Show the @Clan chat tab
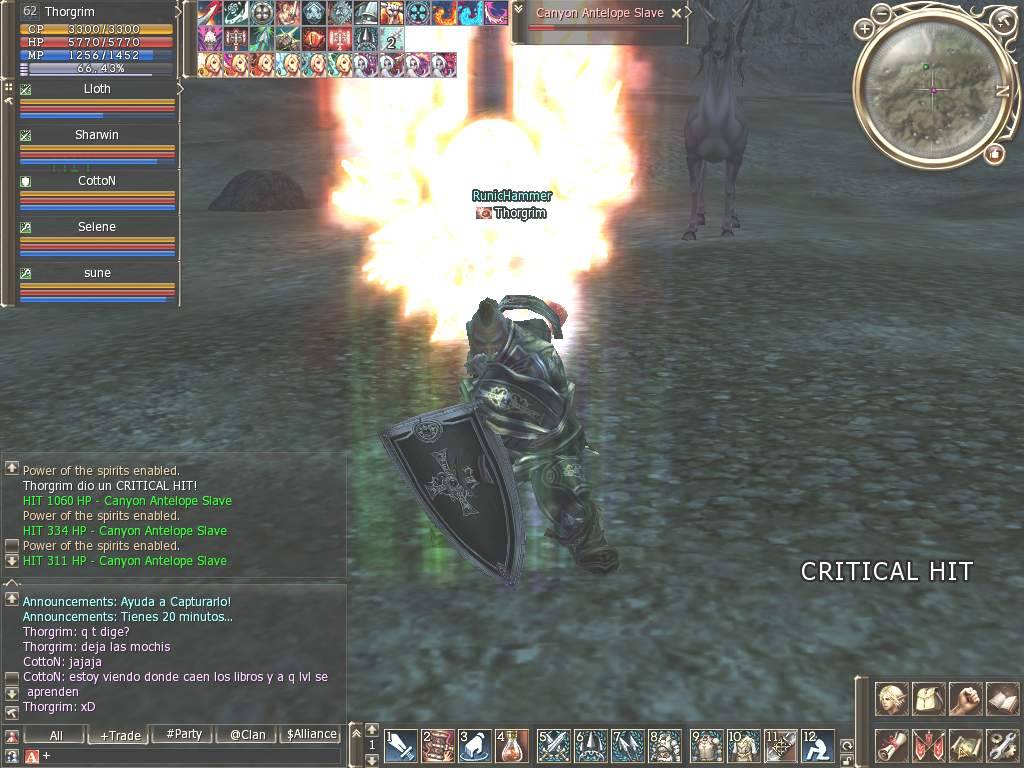The height and width of the screenshot is (768, 1024). coord(247,734)
